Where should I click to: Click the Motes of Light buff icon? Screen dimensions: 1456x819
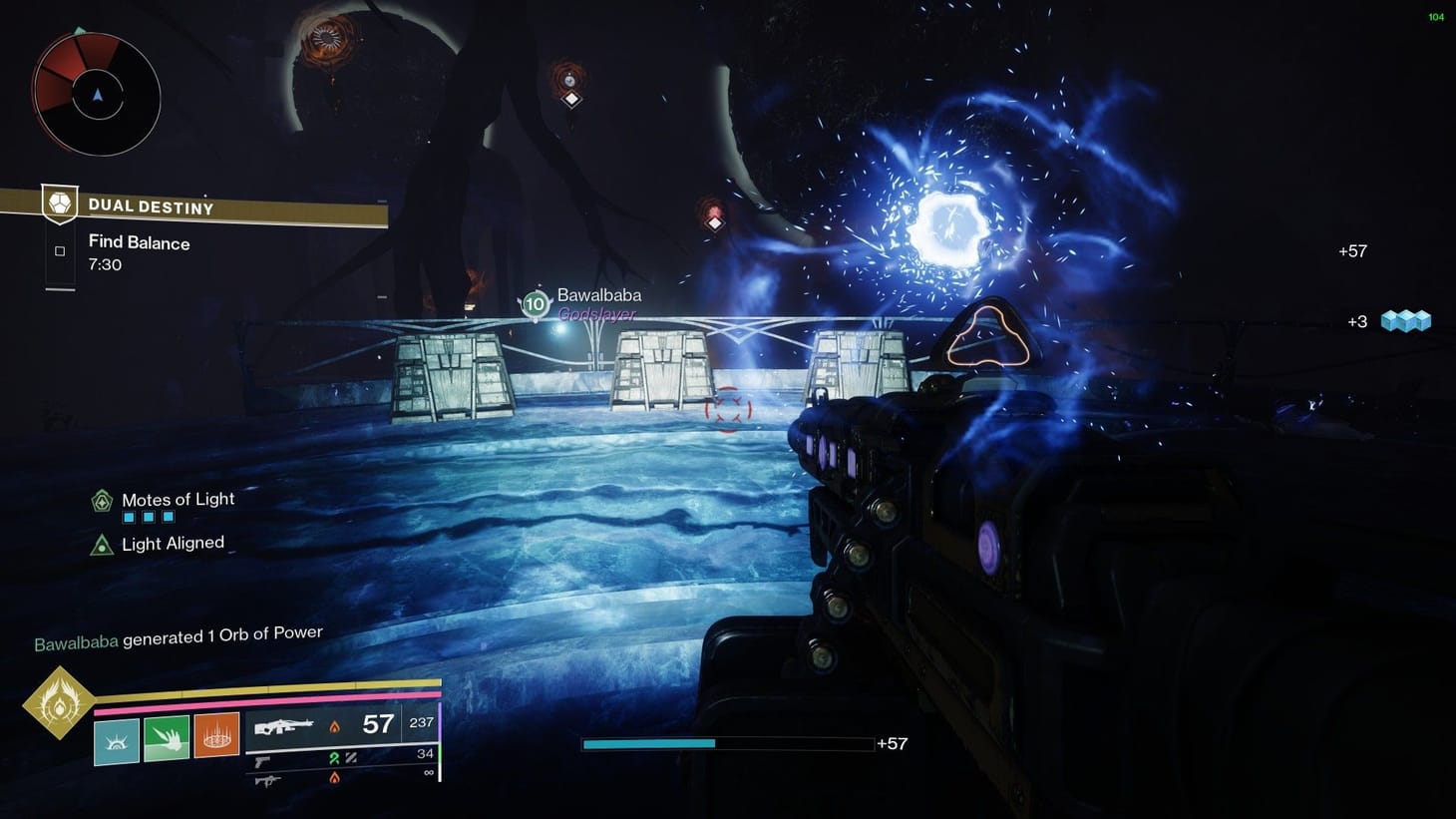pyautogui.click(x=101, y=500)
